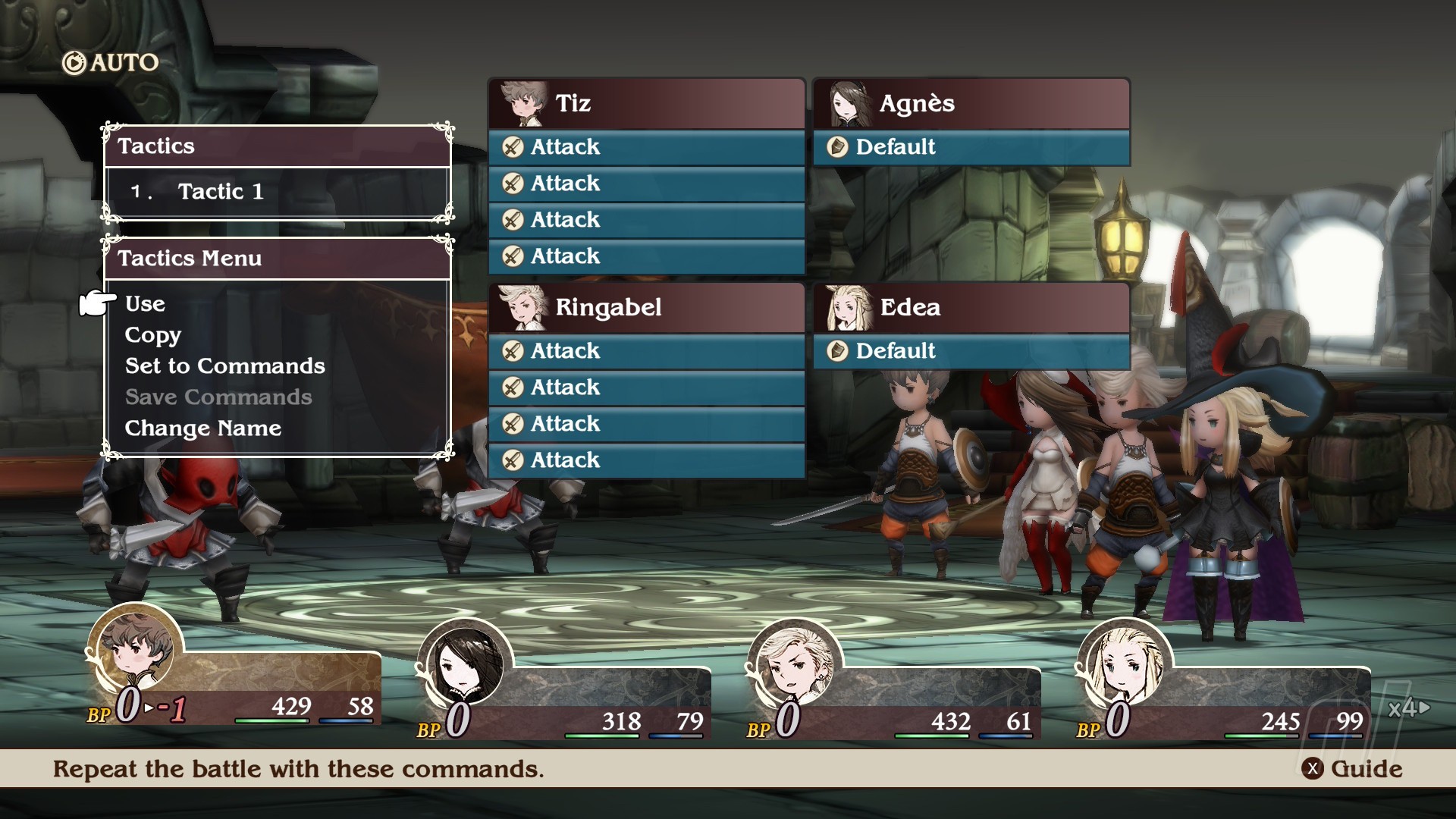
Task: Click Edea's command panel header
Action: coord(971,308)
